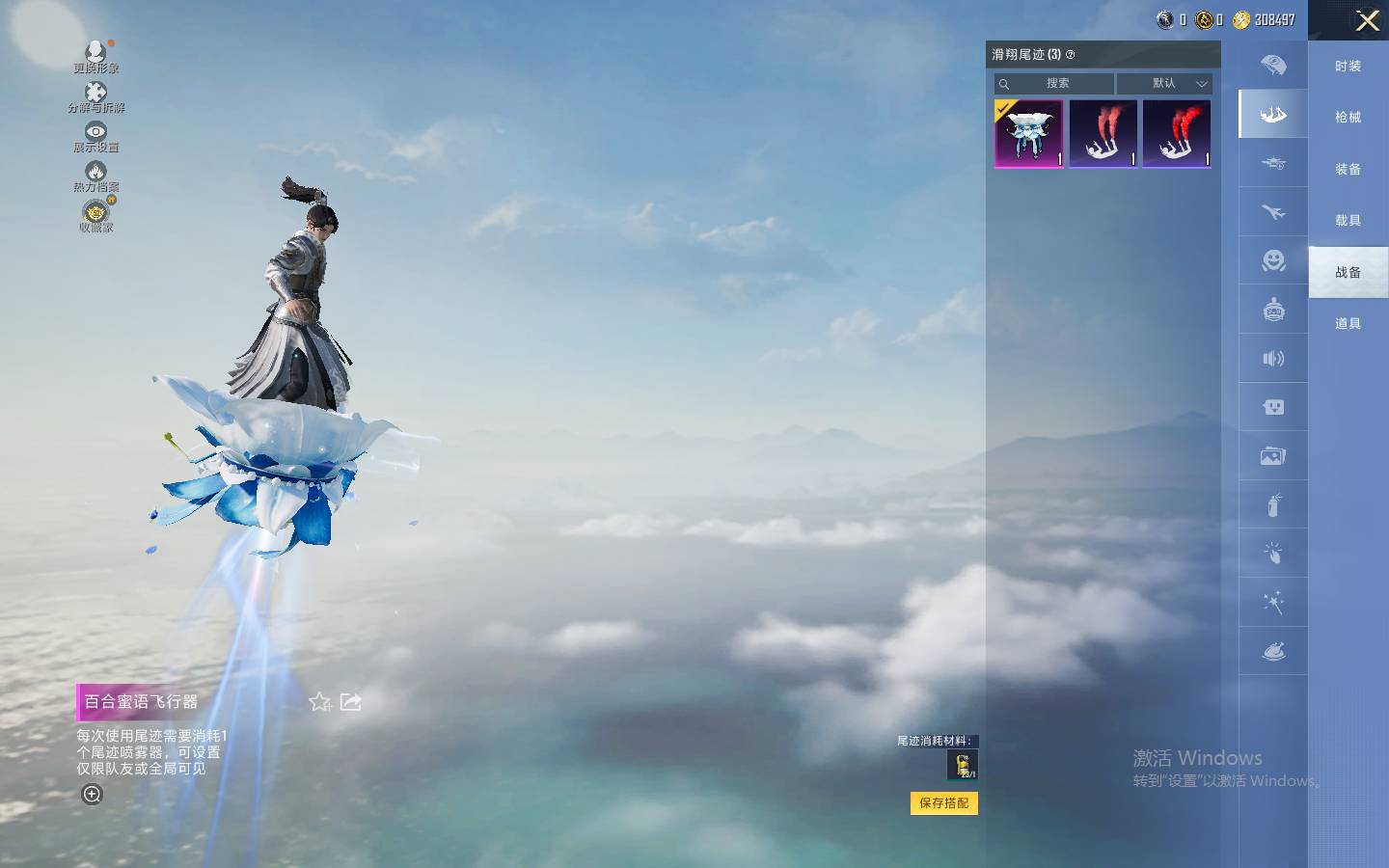Select the 装备 equipment tab
This screenshot has width=1389, height=868.
click(1348, 170)
